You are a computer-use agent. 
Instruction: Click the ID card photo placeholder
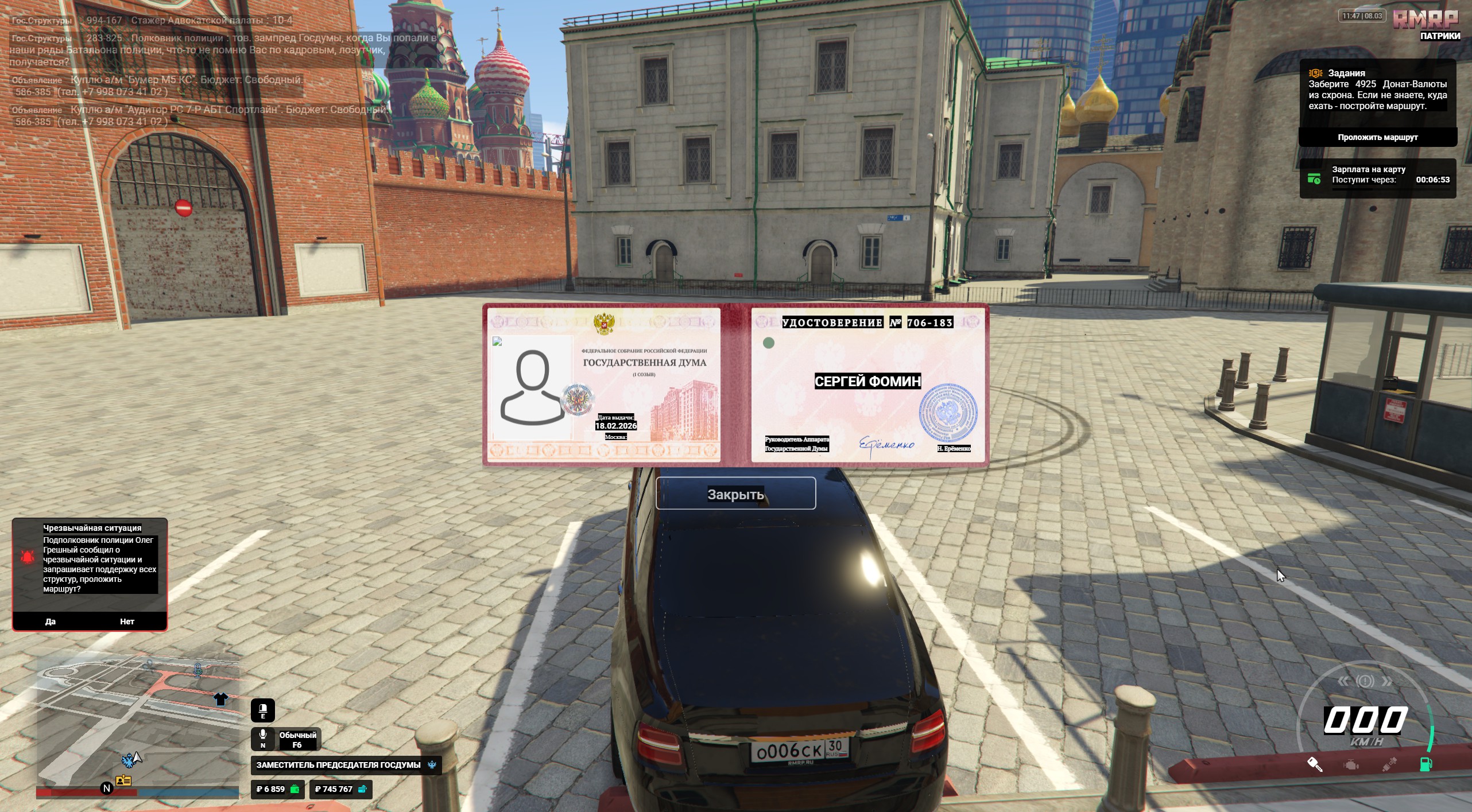pos(532,388)
